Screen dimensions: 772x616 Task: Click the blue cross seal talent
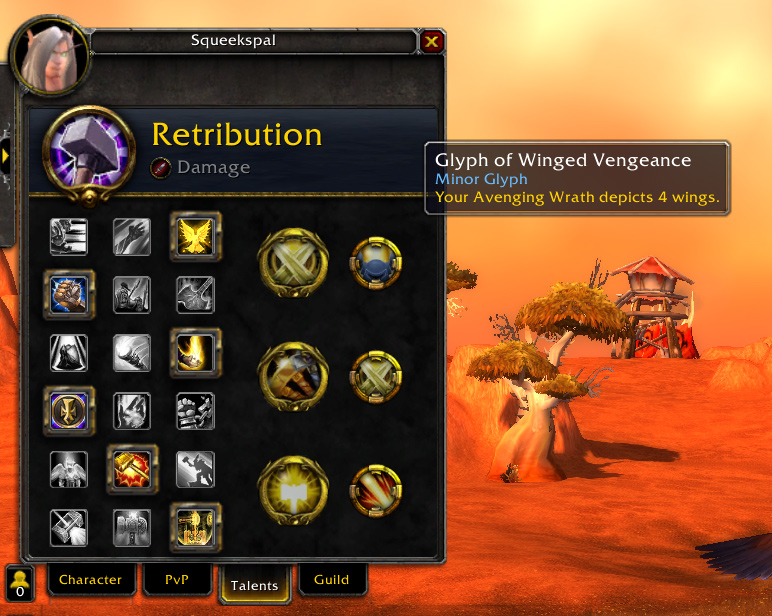coord(69,410)
